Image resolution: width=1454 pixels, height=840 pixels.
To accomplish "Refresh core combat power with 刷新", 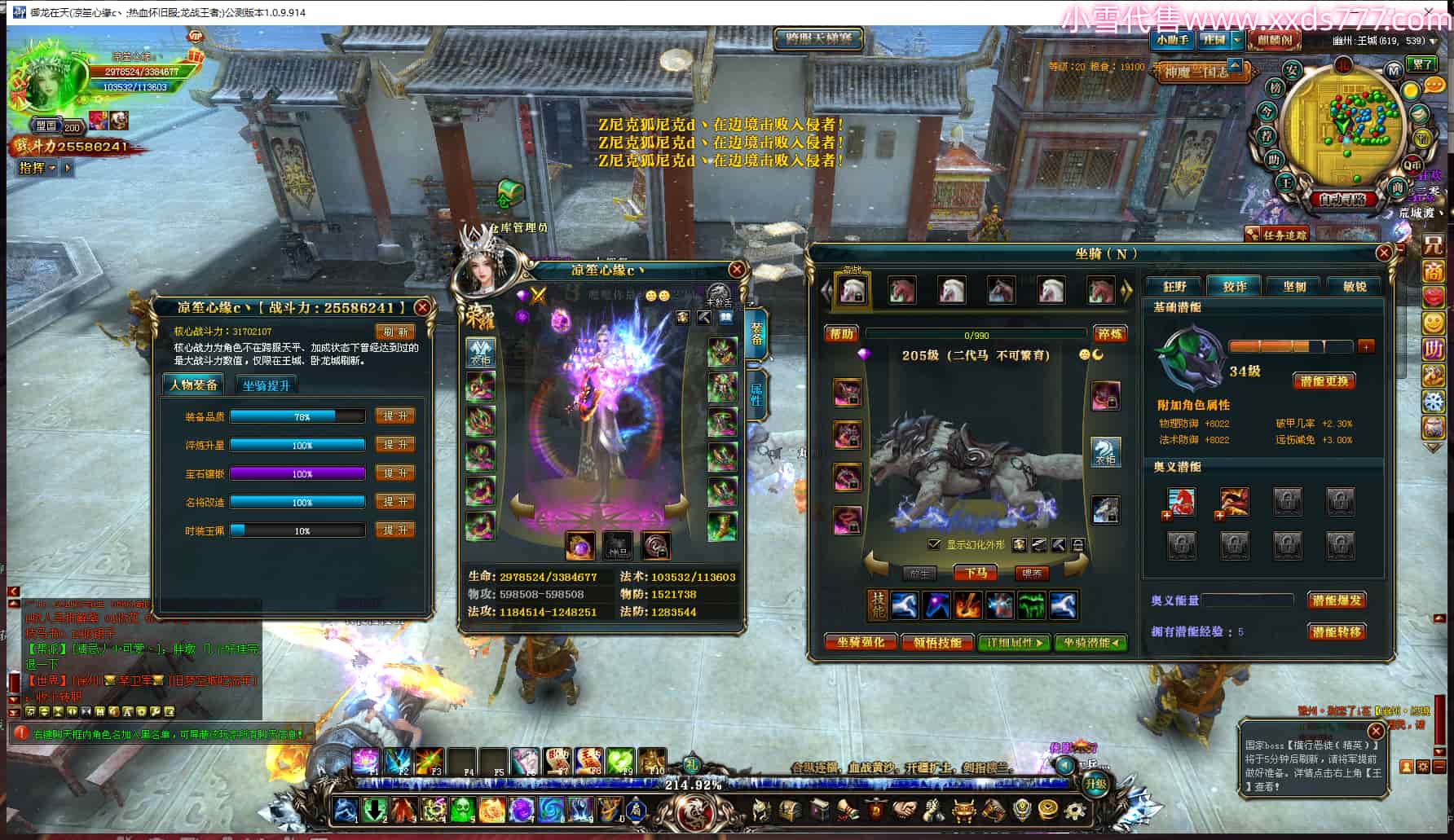I will [x=395, y=332].
